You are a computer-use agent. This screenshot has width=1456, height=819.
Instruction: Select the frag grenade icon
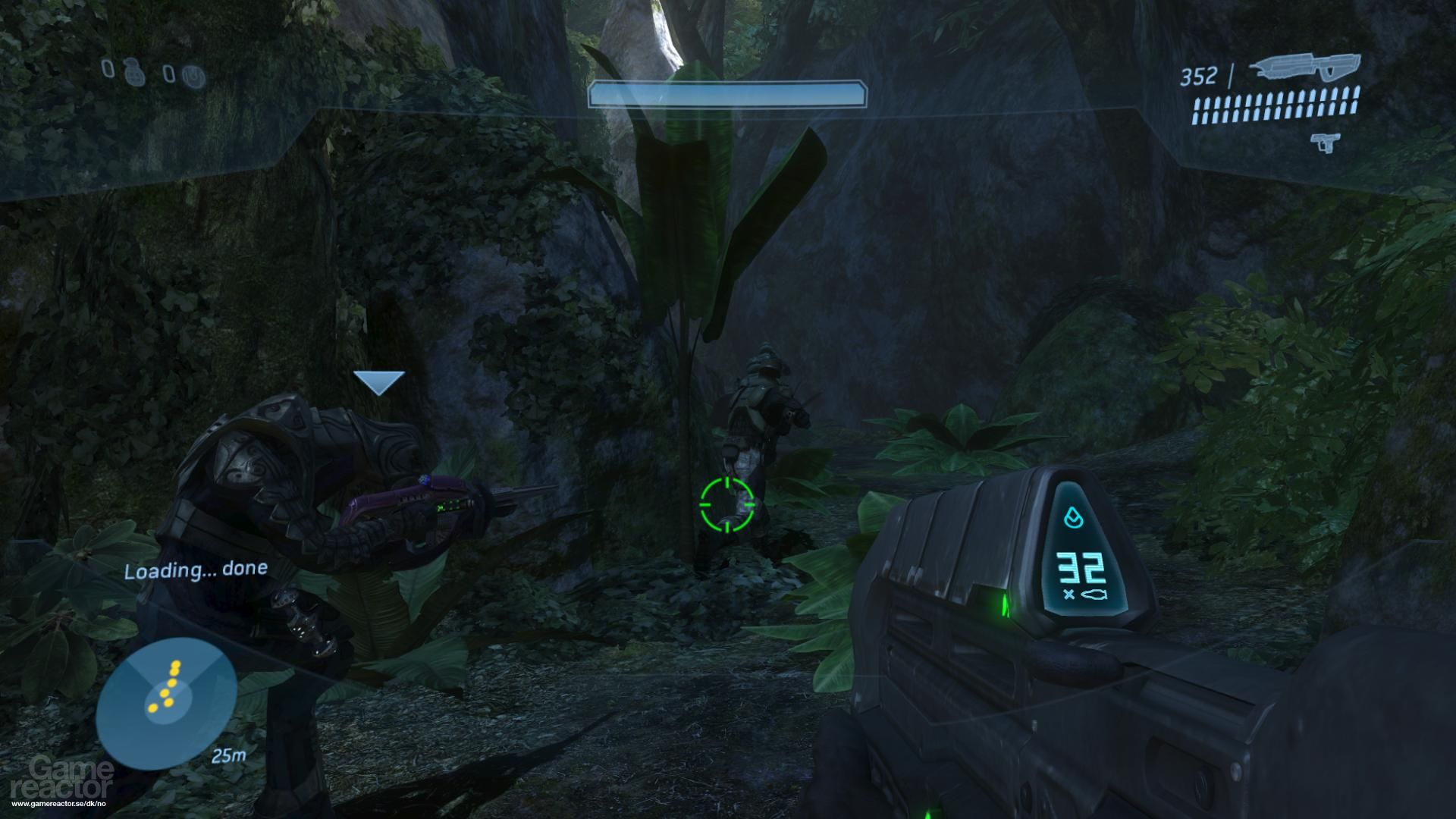(x=133, y=74)
